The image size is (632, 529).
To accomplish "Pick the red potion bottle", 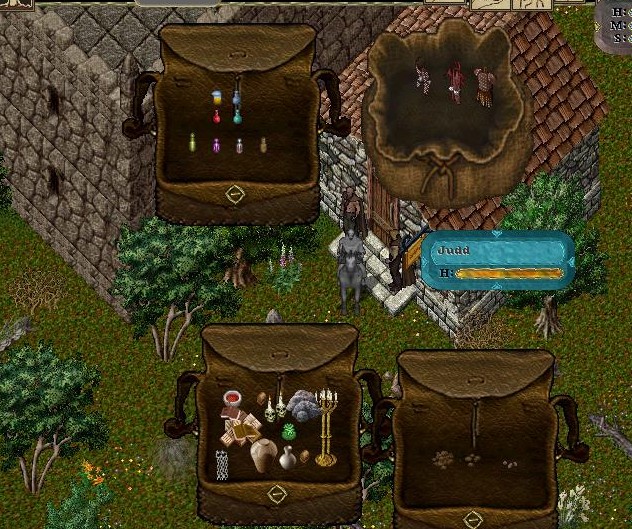I will (216, 118).
